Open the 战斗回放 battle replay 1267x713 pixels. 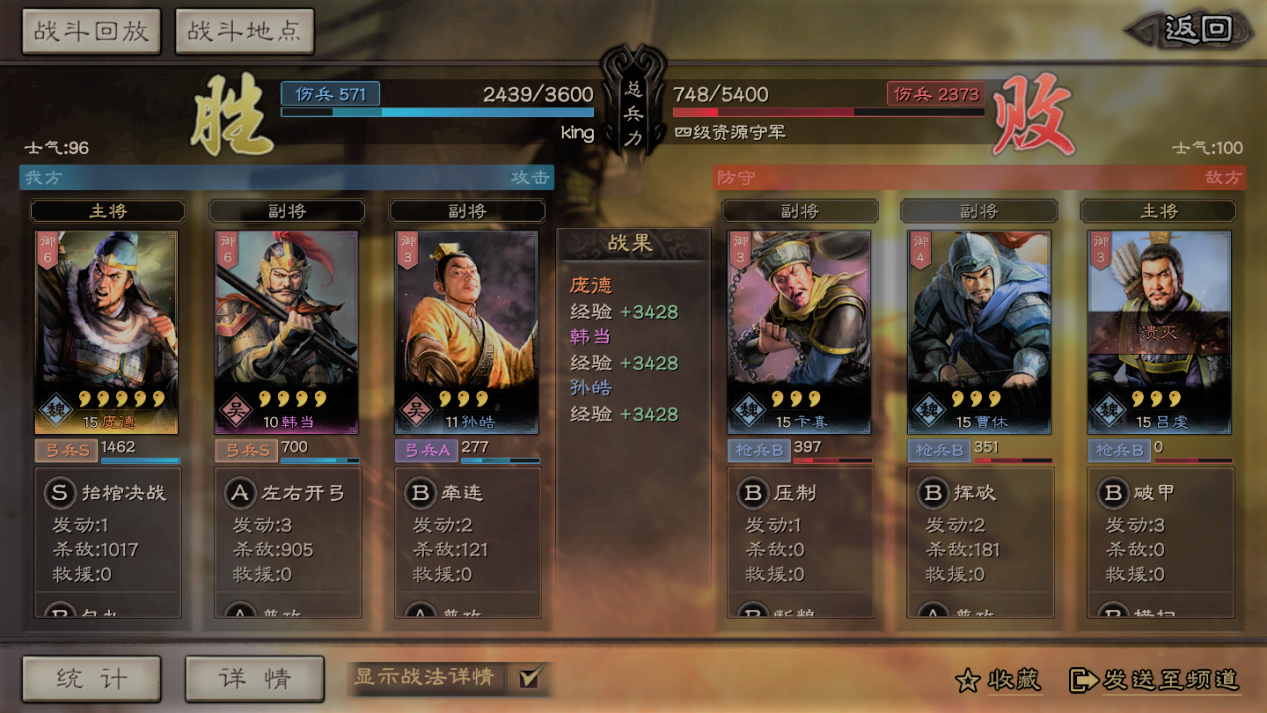pyautogui.click(x=91, y=31)
